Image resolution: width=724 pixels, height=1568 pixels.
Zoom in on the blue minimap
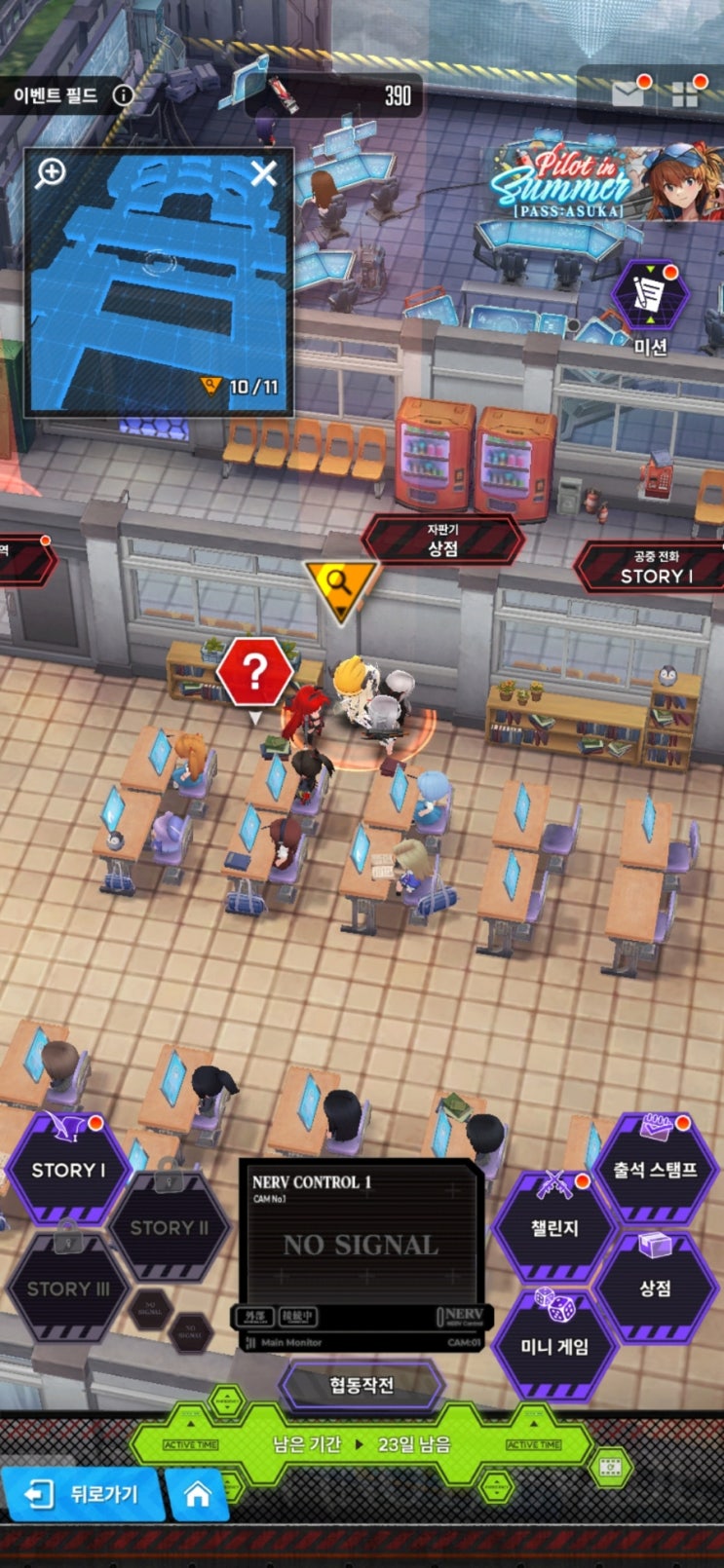pyautogui.click(x=51, y=173)
